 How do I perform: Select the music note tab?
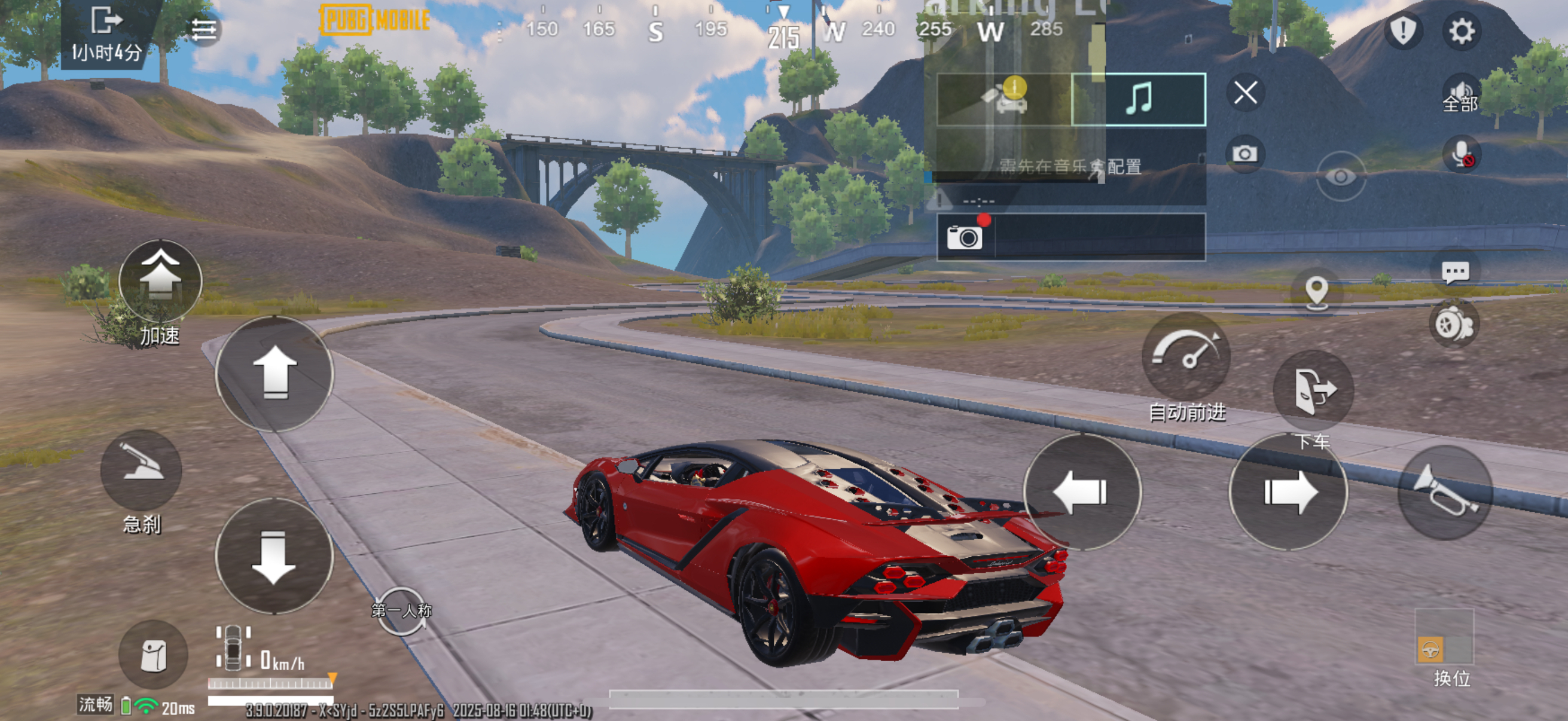(1137, 99)
